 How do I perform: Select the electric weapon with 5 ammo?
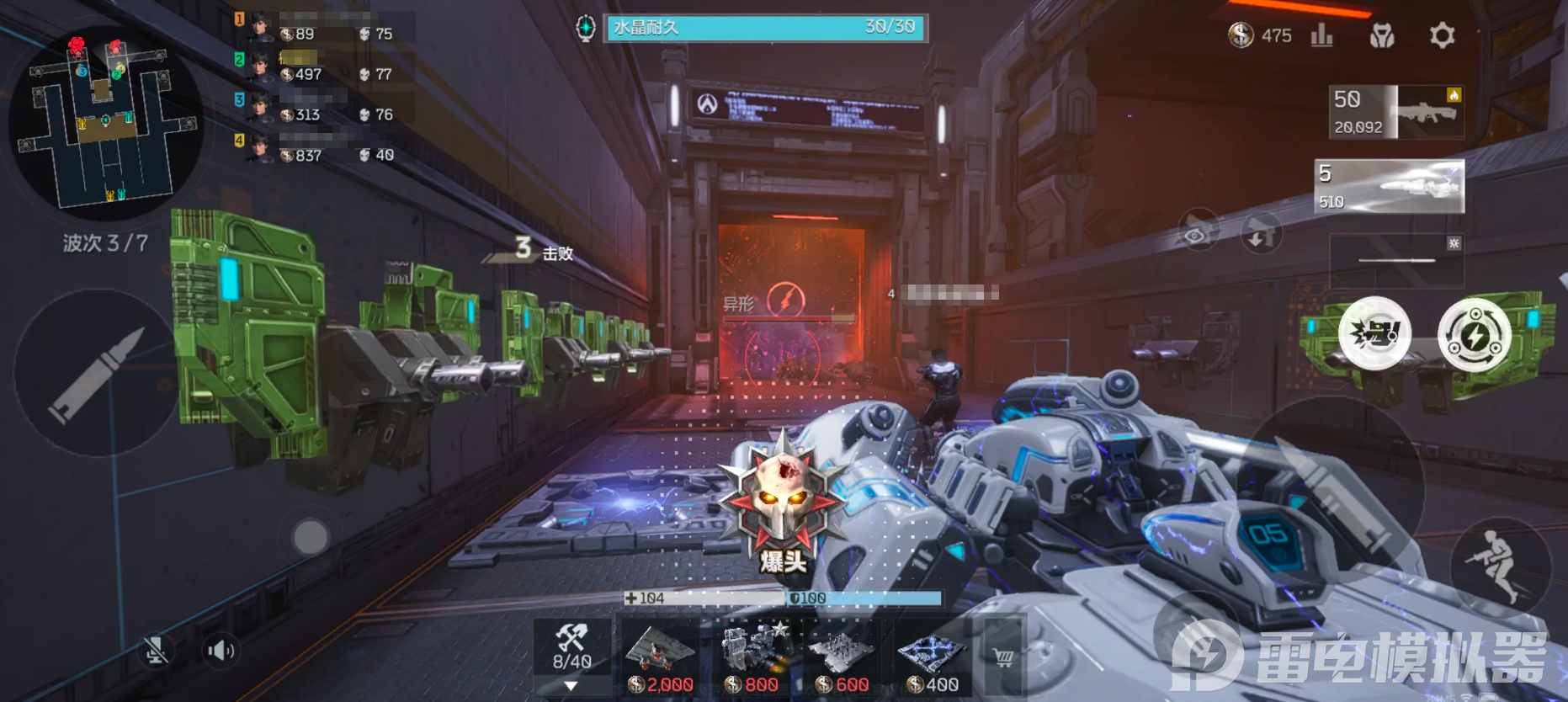[x=1390, y=186]
